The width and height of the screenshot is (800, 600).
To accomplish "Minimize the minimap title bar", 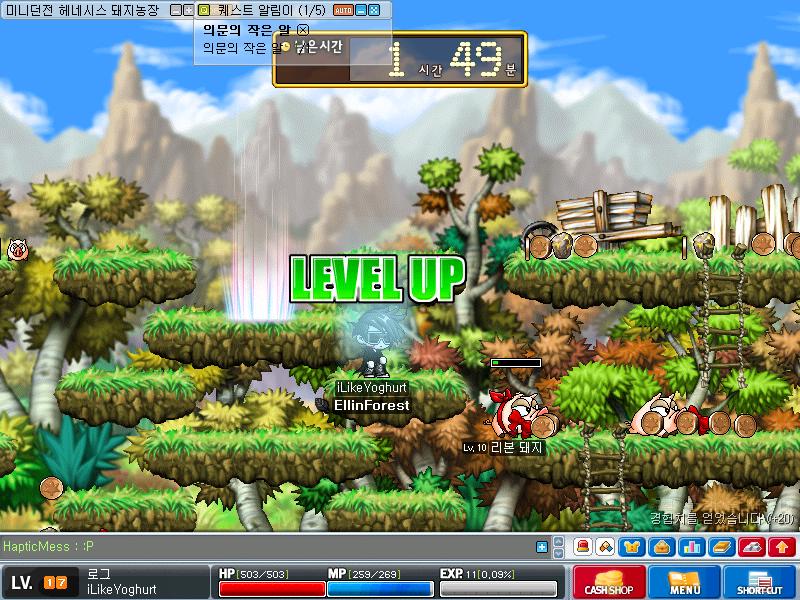I will tap(176, 10).
